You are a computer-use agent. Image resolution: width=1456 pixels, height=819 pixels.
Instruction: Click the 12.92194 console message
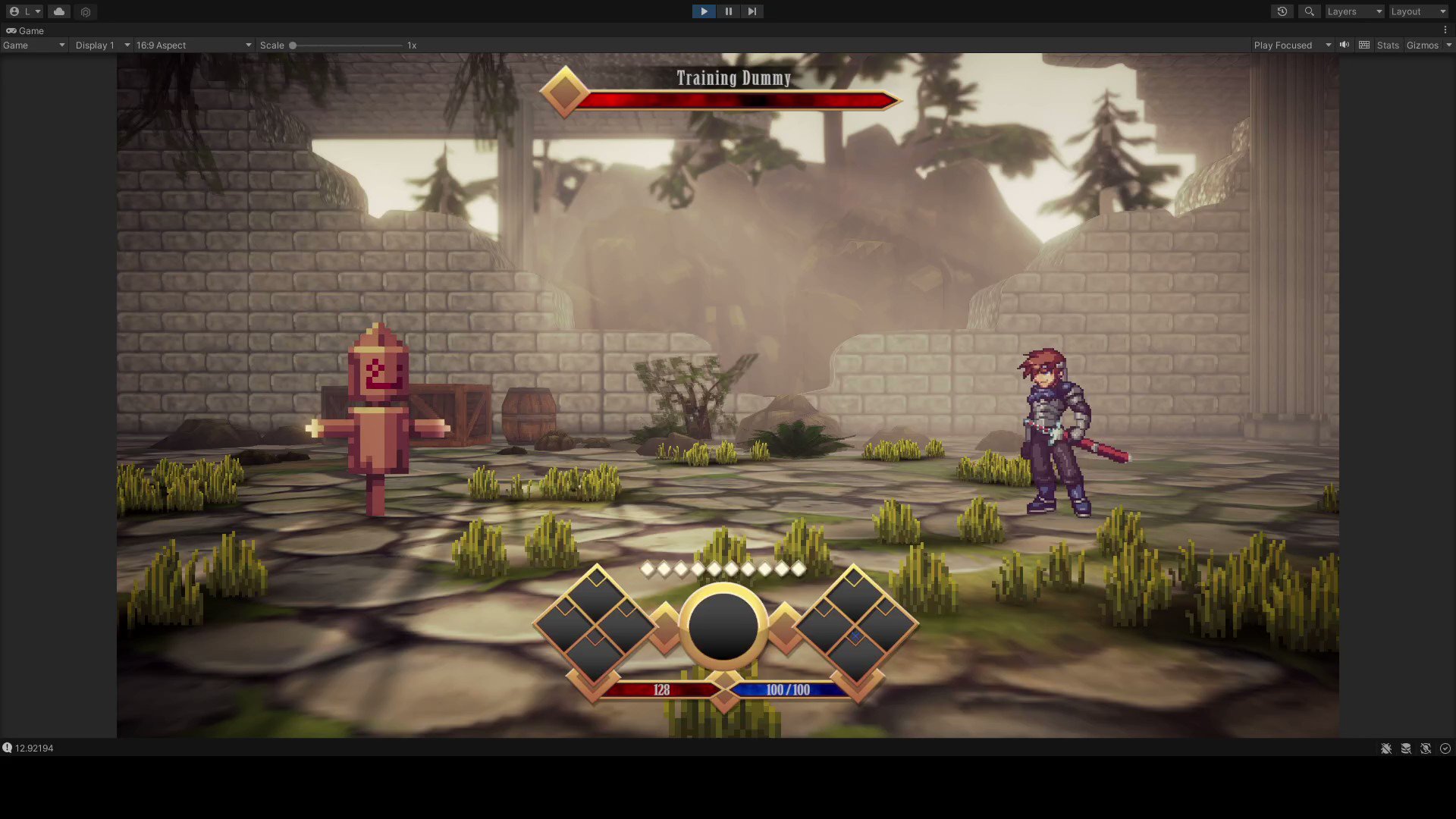(34, 748)
